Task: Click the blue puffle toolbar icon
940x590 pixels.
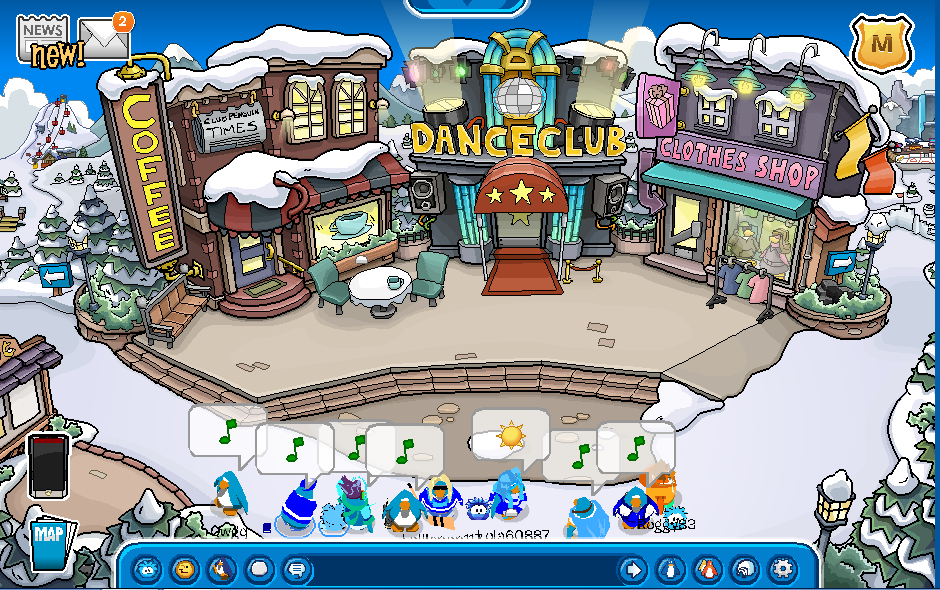Action: click(148, 570)
